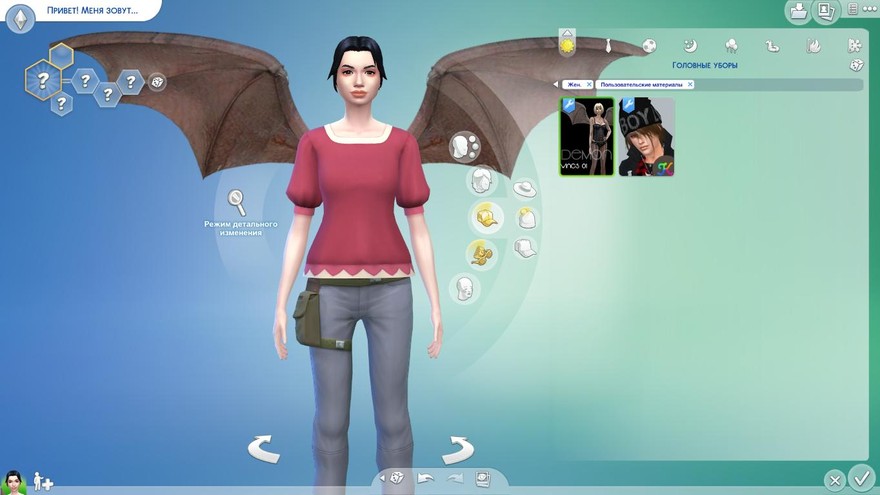Remove the 'Пользовательские материалы' filter
The width and height of the screenshot is (880, 495).
pyautogui.click(x=689, y=85)
